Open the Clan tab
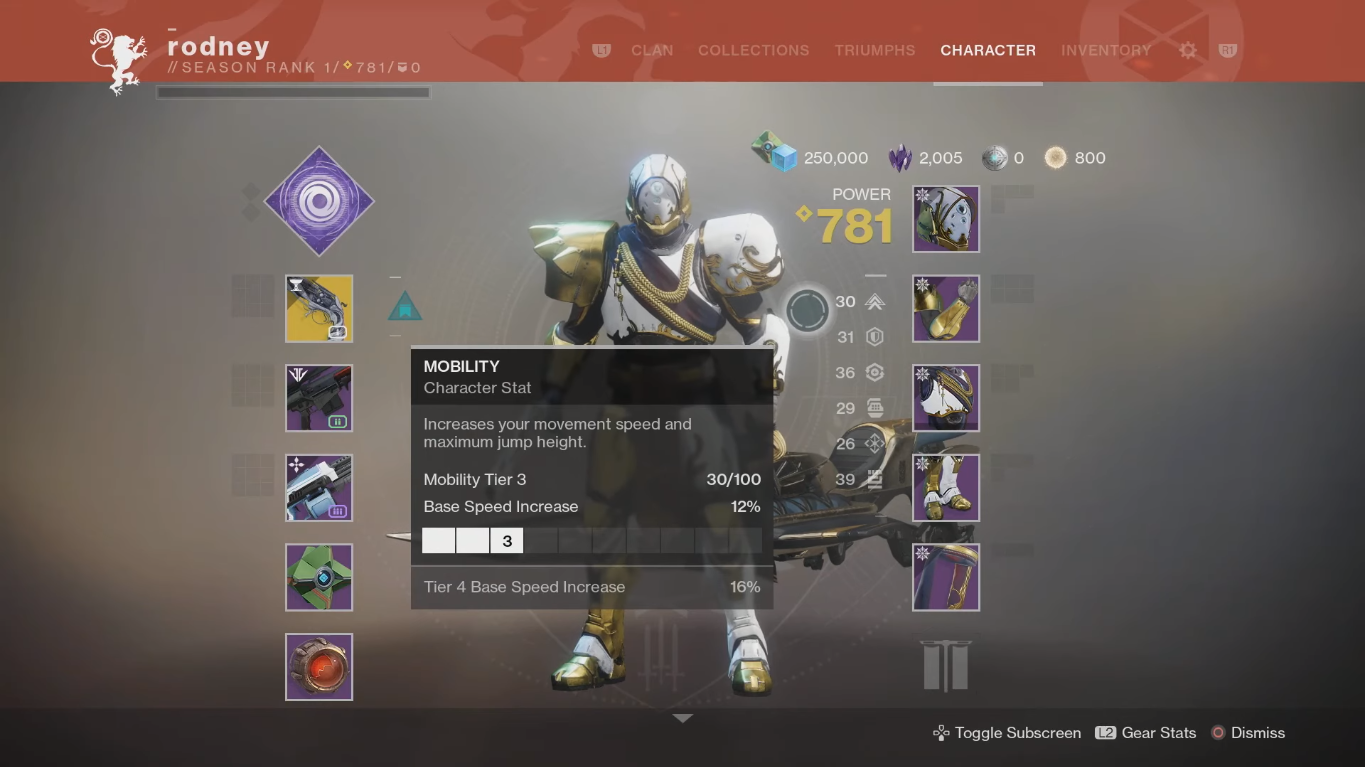 652,50
